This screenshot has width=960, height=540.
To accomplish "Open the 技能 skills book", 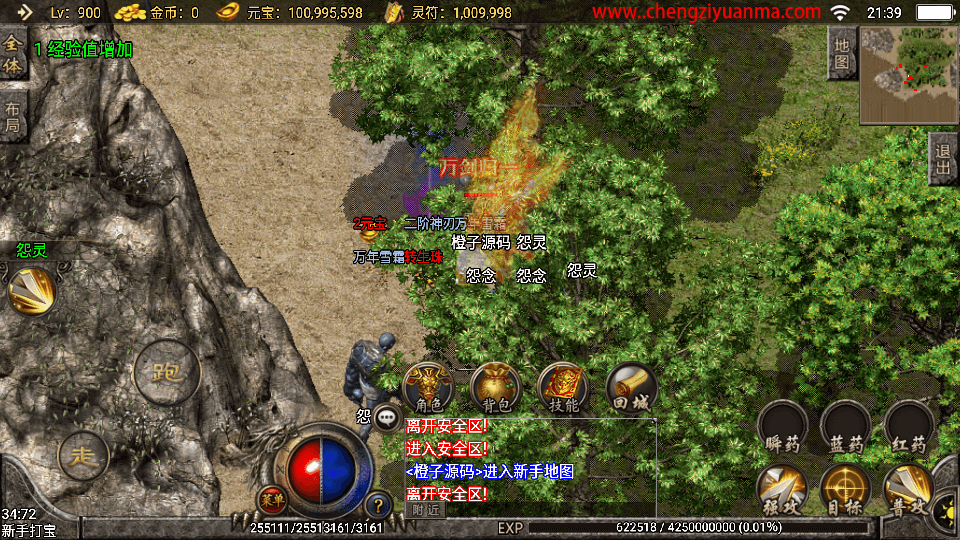I will point(564,387).
